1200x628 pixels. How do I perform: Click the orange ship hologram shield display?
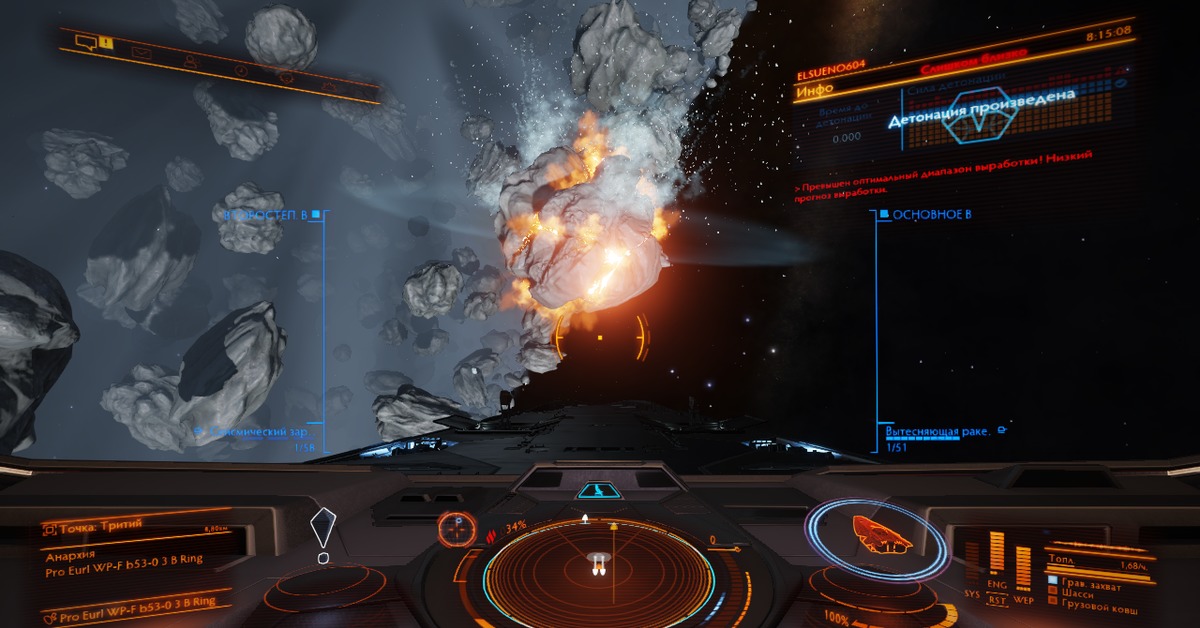(878, 536)
